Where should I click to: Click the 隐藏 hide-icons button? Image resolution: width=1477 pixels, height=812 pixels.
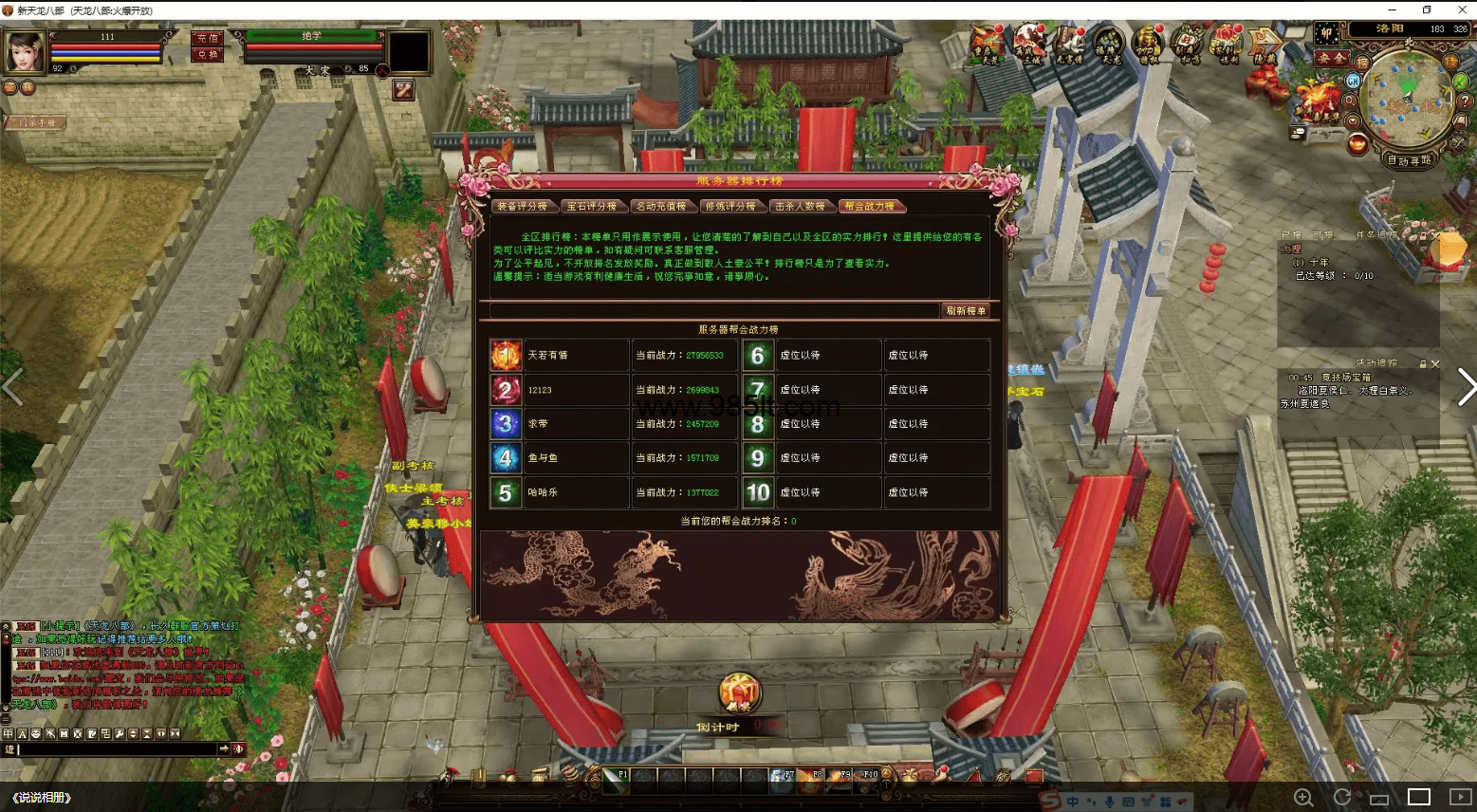pyautogui.click(x=1265, y=43)
